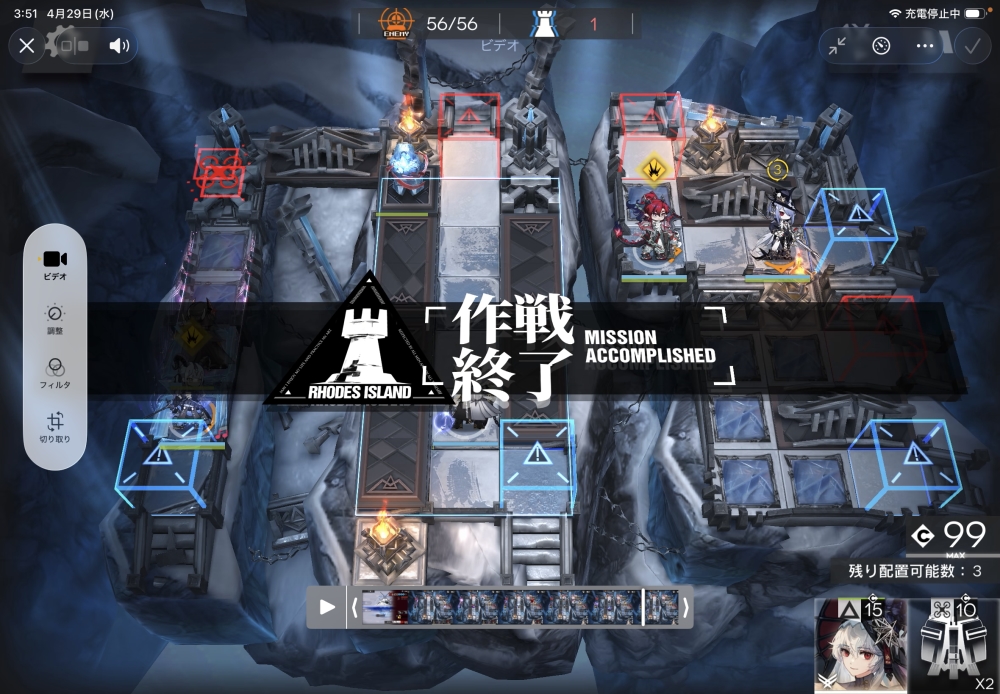Toggle the video sound with the speaker icon

tap(119, 46)
